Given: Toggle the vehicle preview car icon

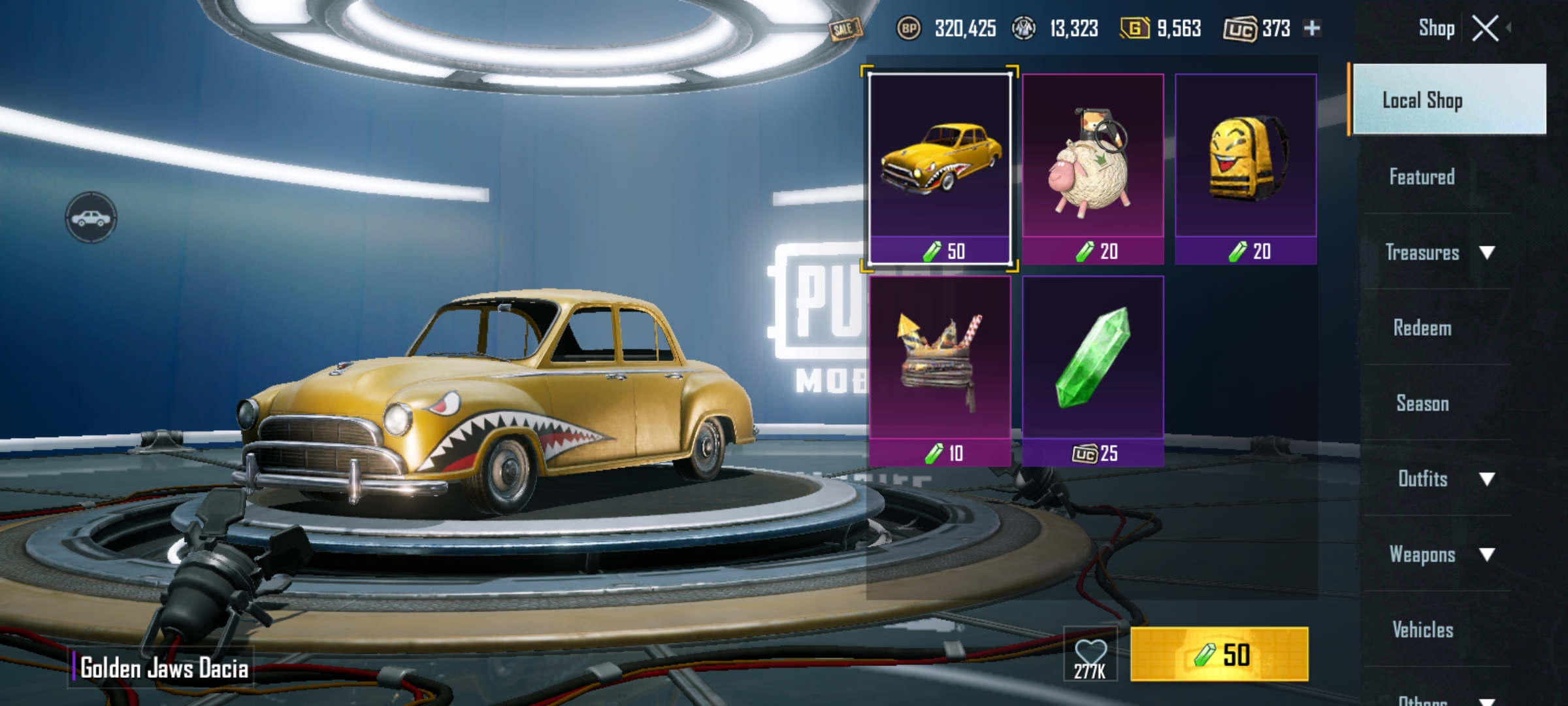Looking at the screenshot, I should [x=91, y=218].
